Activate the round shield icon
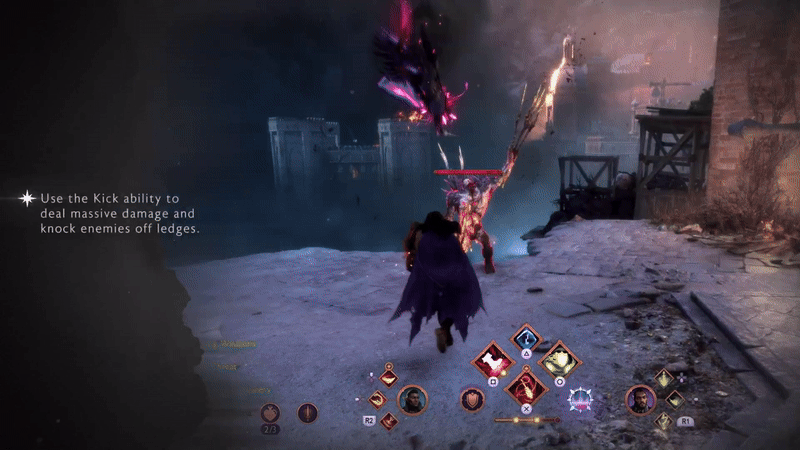Image resolution: width=800 pixels, height=450 pixels. tap(471, 400)
